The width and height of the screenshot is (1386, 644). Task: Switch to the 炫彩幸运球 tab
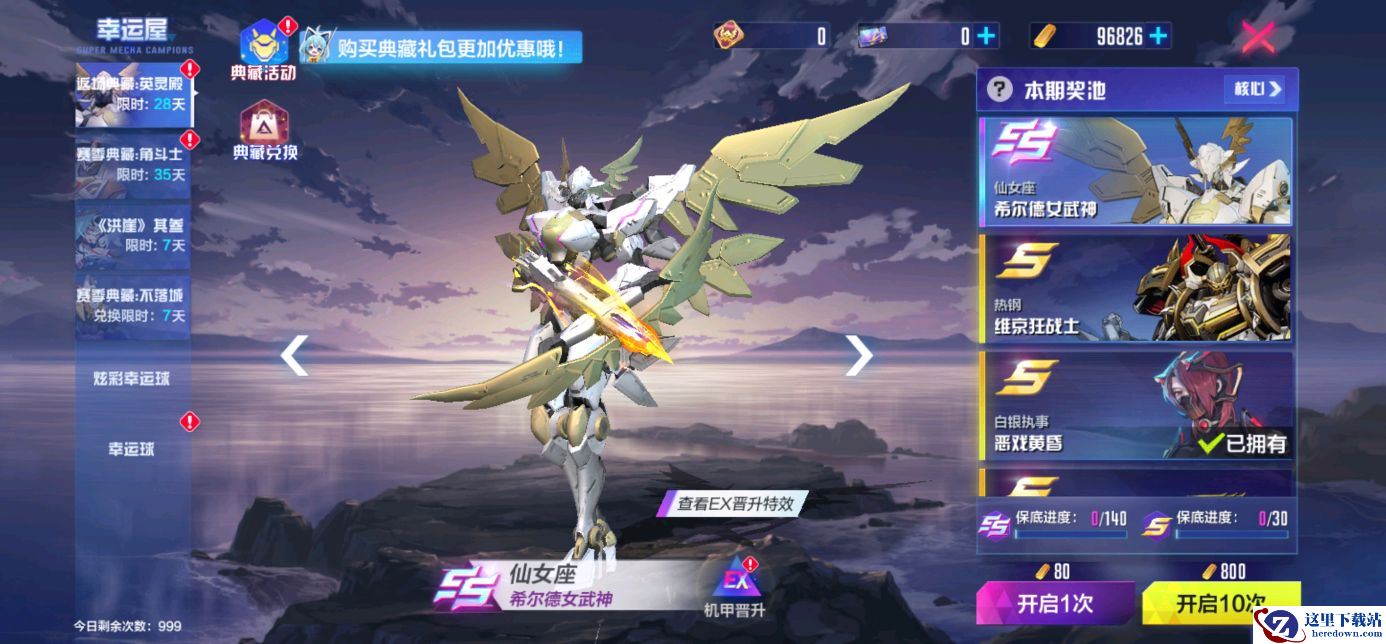[x=132, y=379]
